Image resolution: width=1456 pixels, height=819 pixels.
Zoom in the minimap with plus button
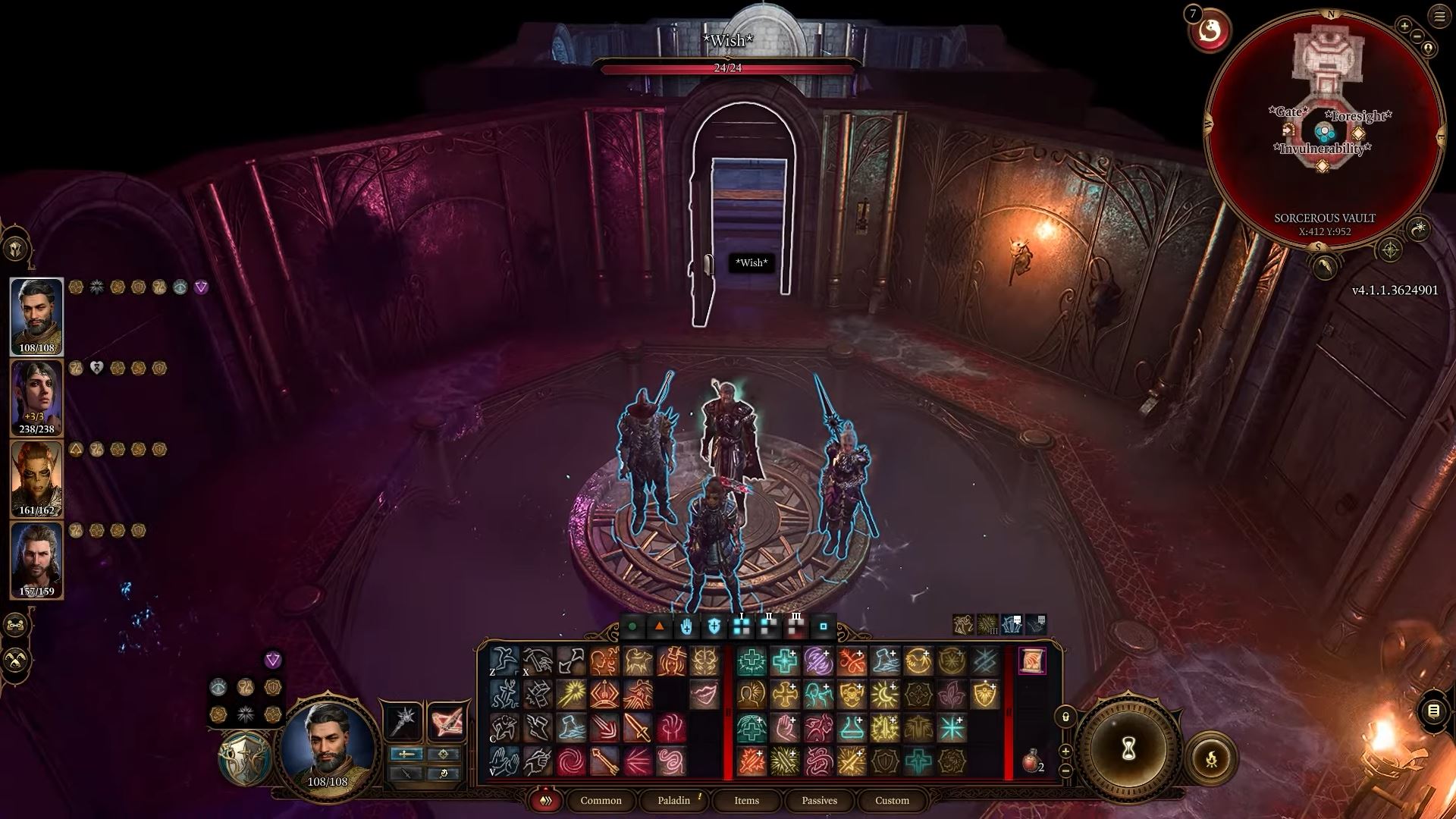[1404, 26]
